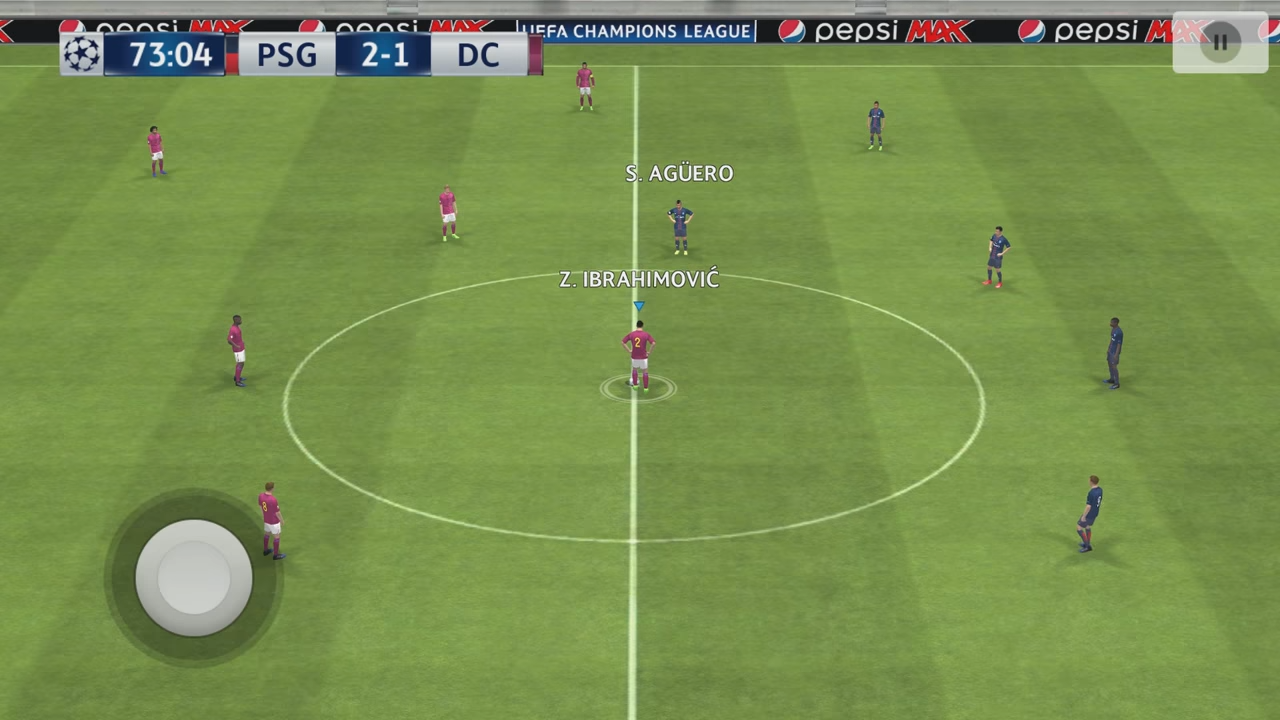The height and width of the screenshot is (720, 1280).
Task: Tap the DC color stripe on the scoreboard
Action: click(536, 55)
